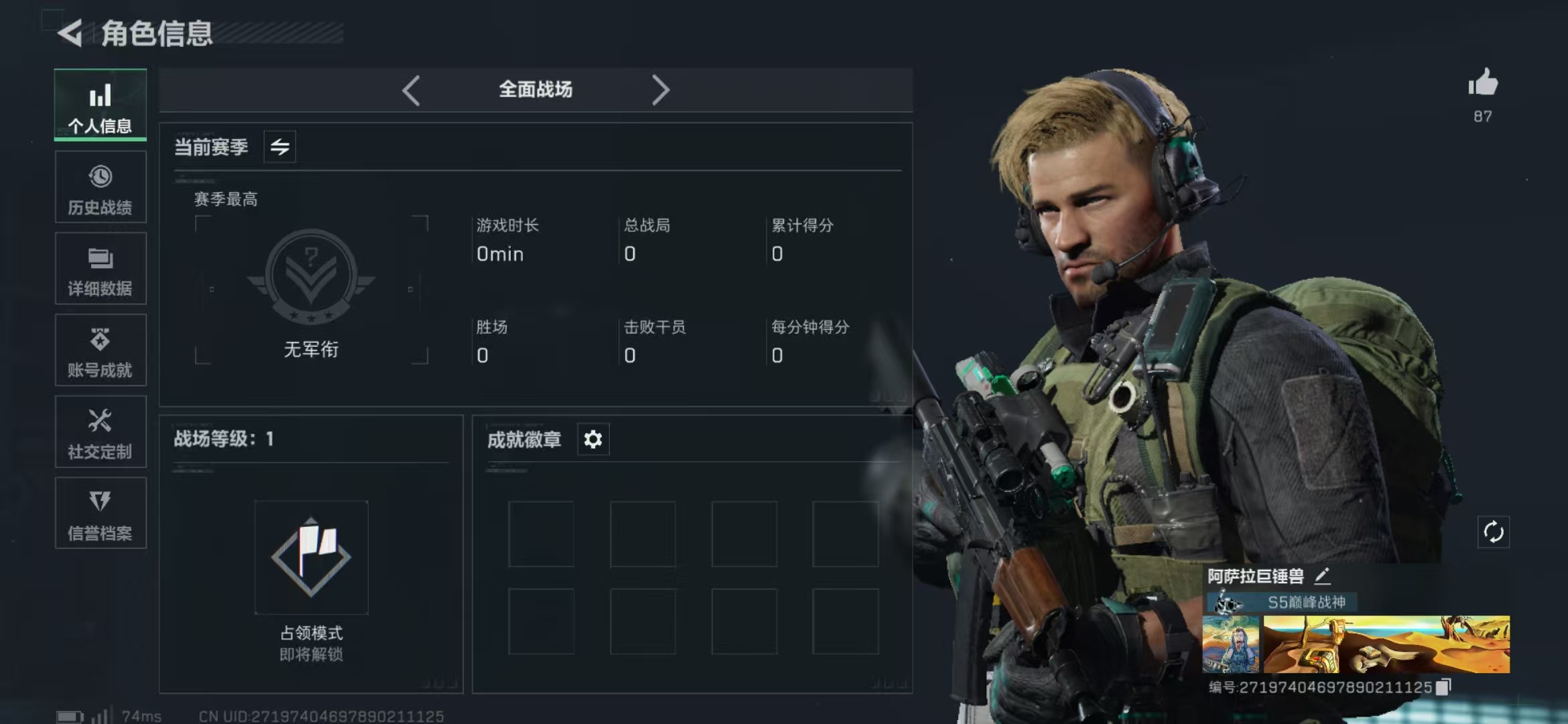Click the right arrow beside 全面战场
1568x724 pixels.
660,90
